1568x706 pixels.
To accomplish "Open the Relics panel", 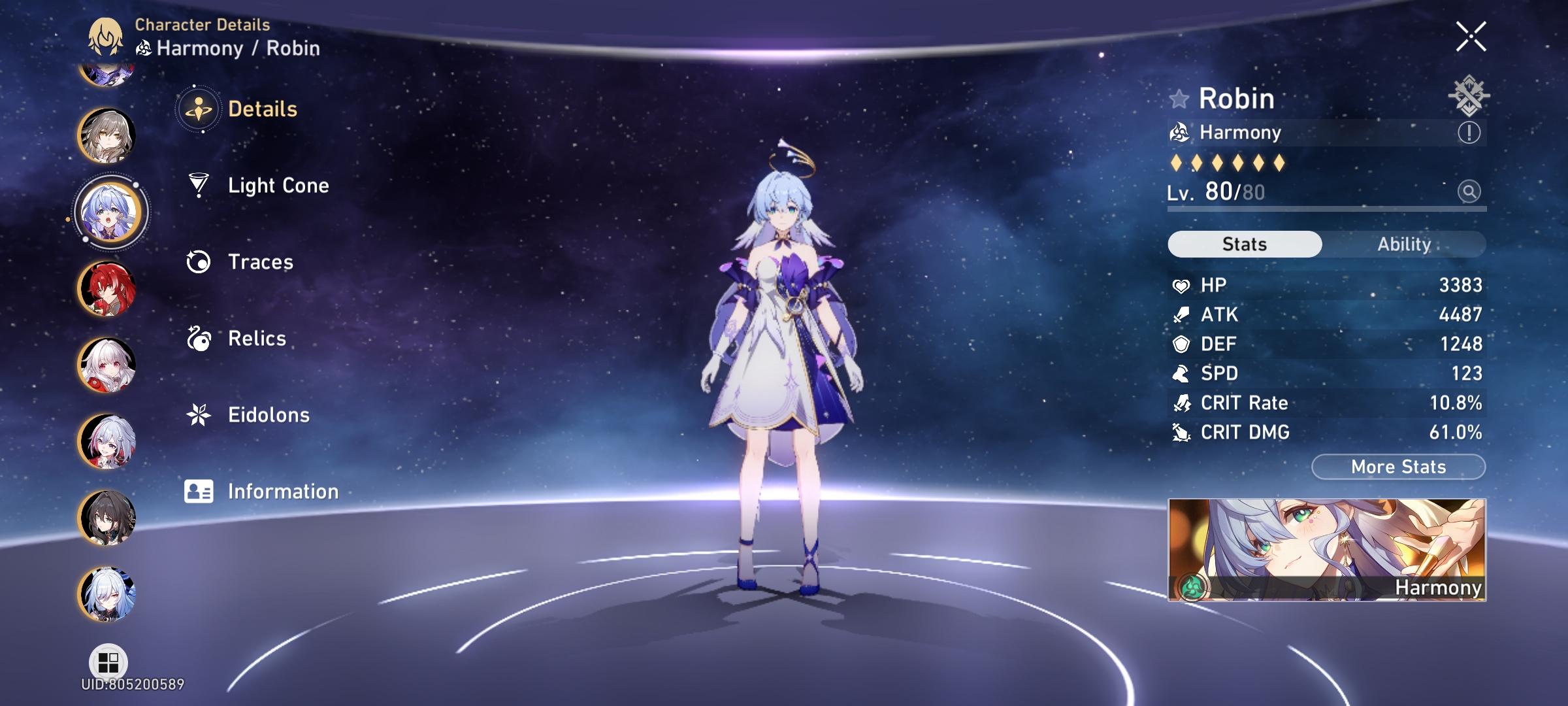I will pyautogui.click(x=256, y=339).
